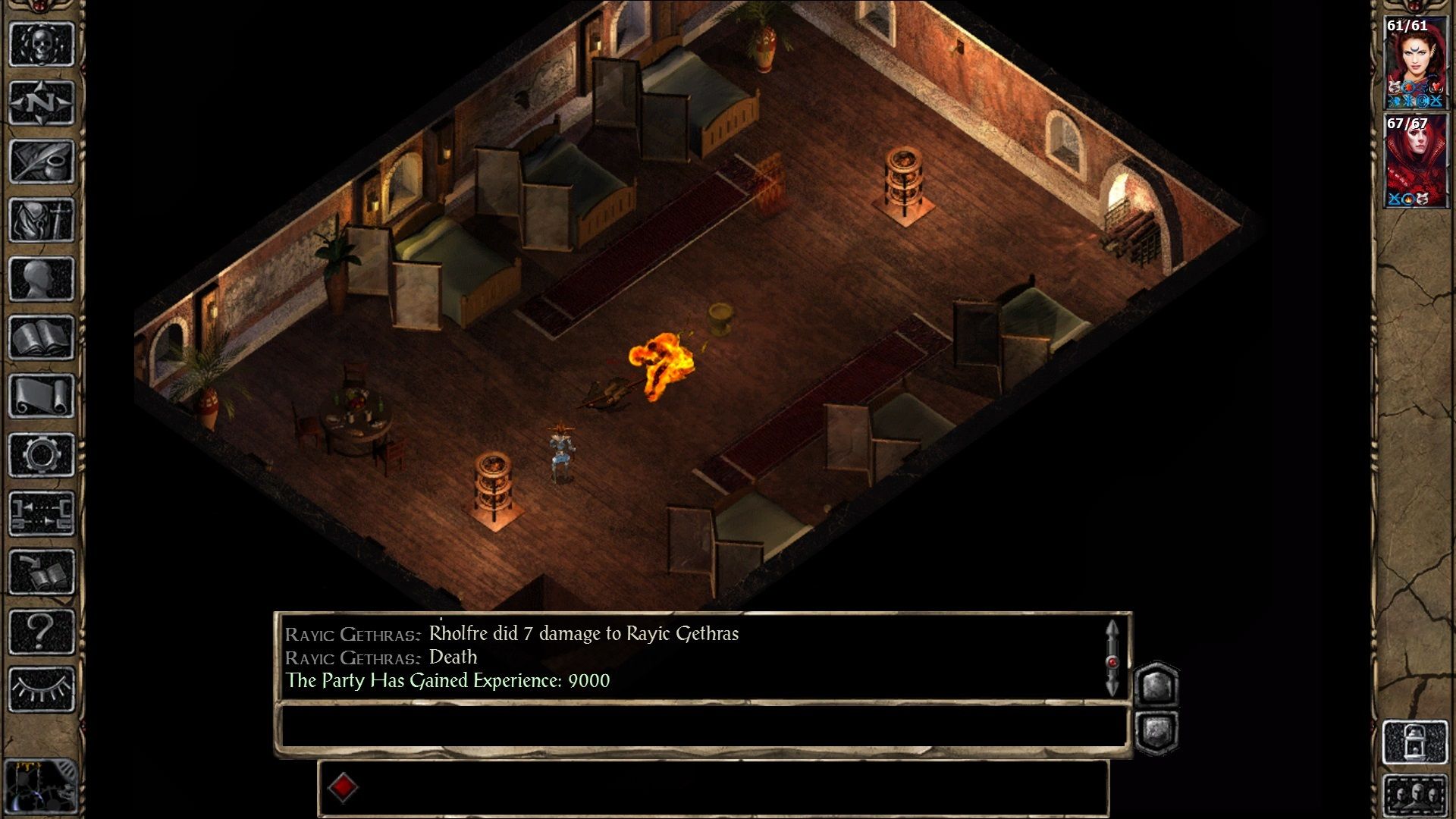1456x819 pixels.
Task: Open help with the question mark icon
Action: tap(42, 631)
